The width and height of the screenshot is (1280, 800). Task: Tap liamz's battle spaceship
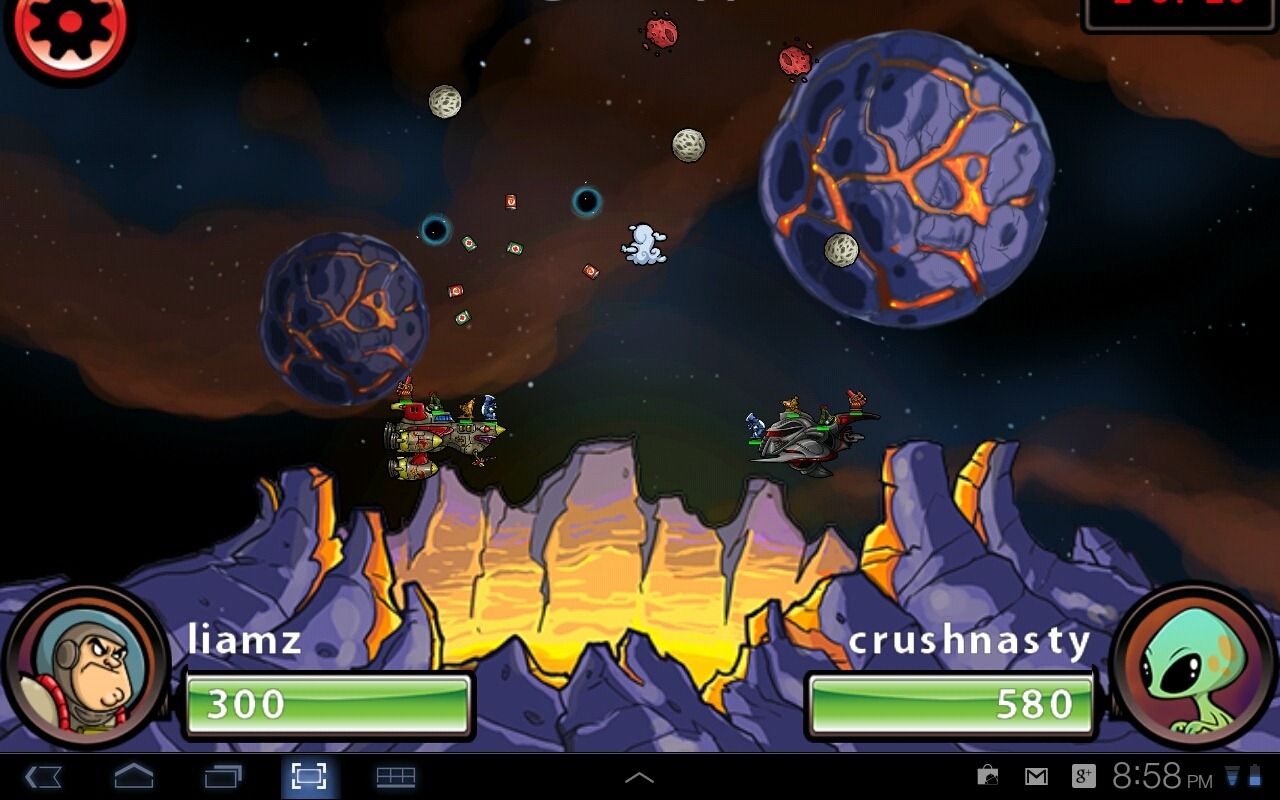coord(447,435)
